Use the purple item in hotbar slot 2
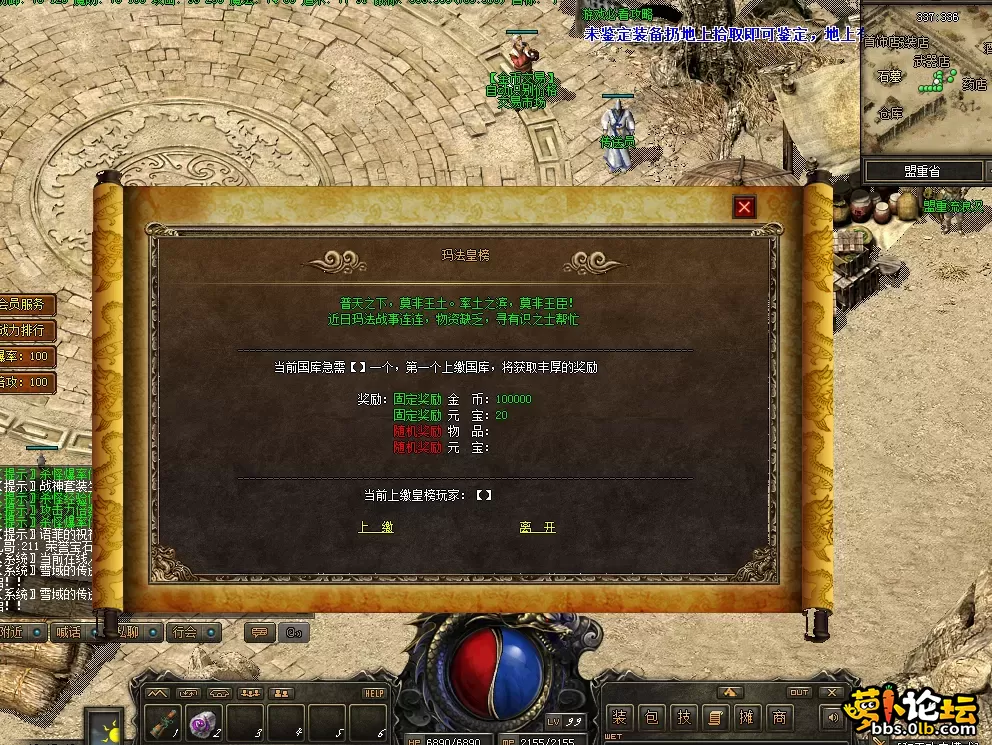 click(205, 720)
